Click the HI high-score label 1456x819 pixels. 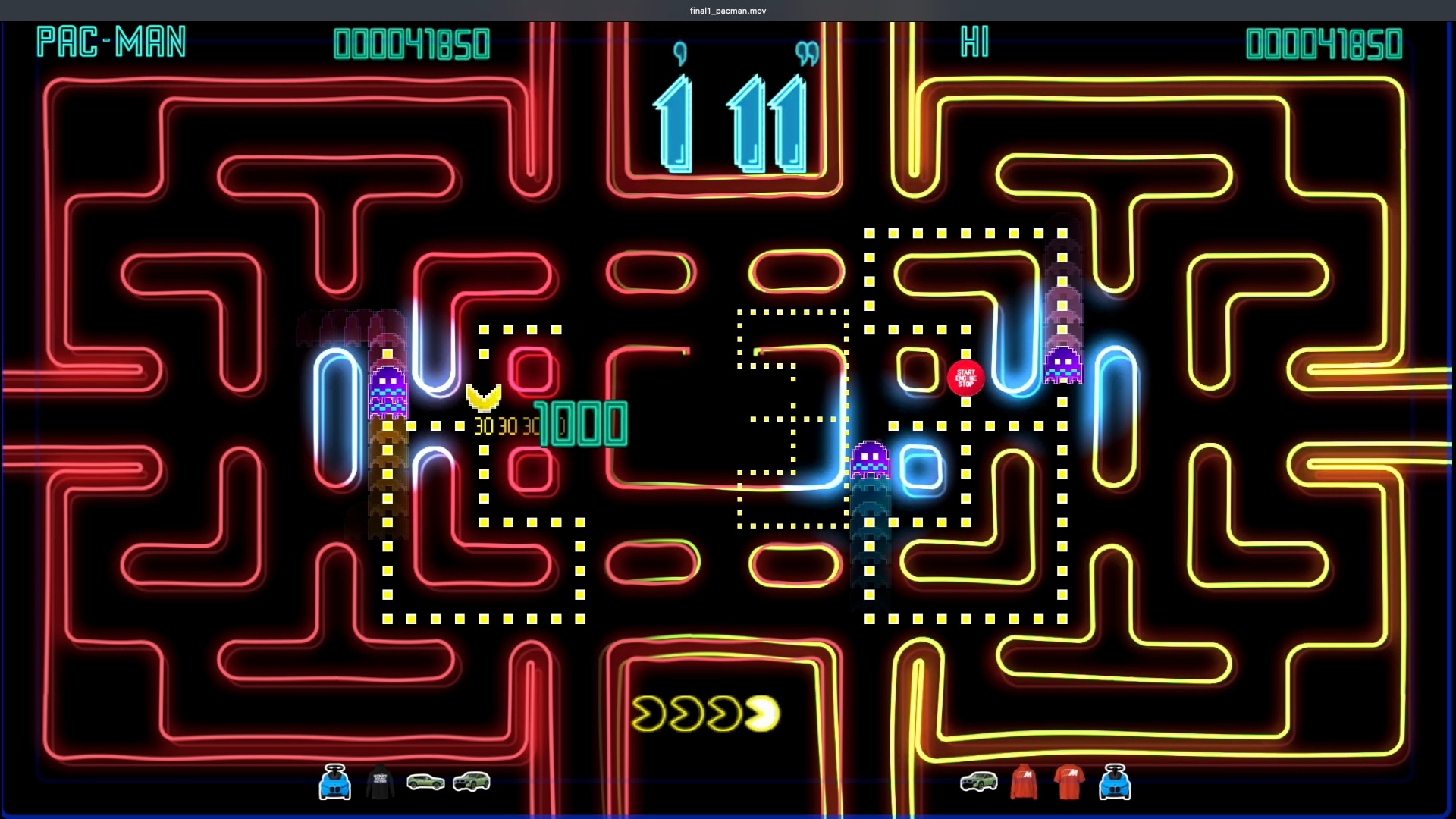974,43
